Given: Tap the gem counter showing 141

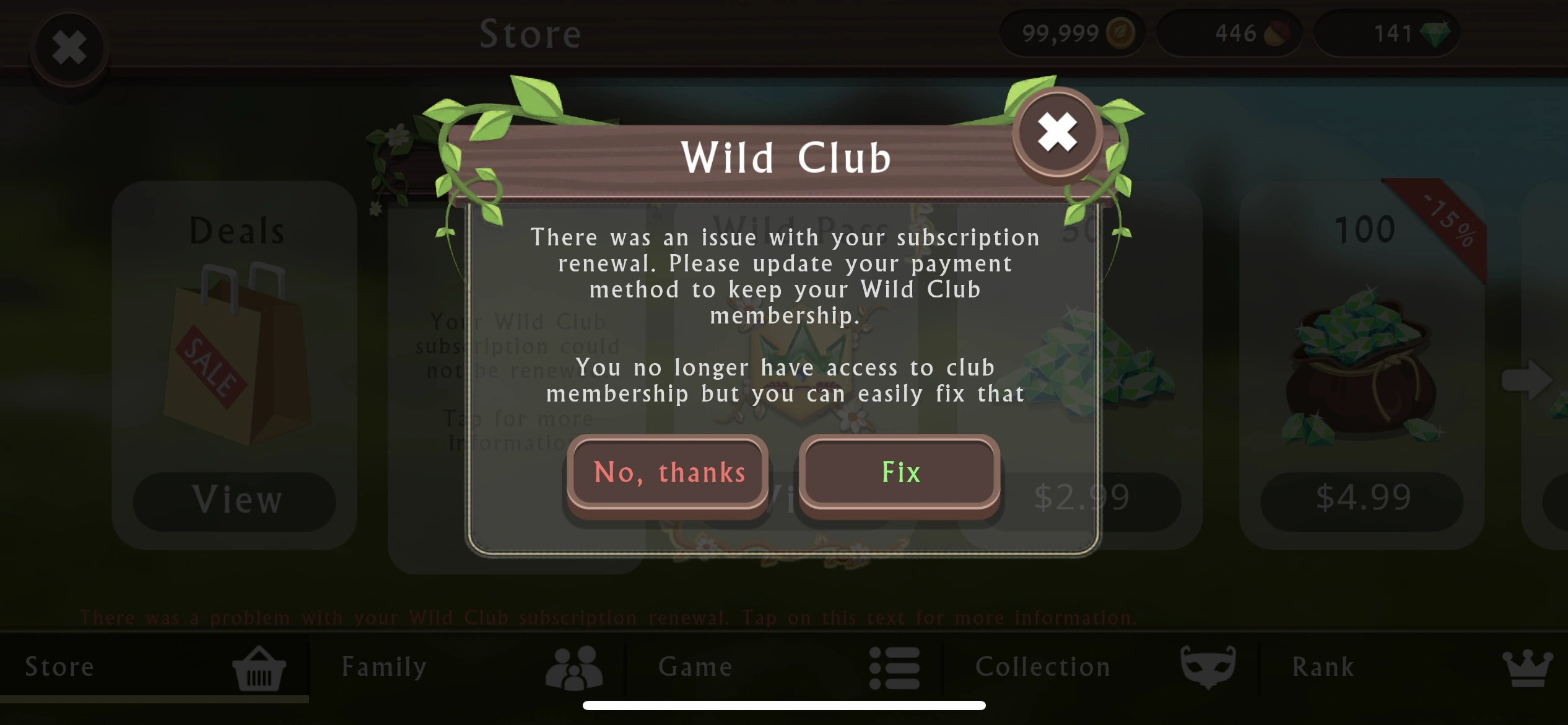Looking at the screenshot, I should click(x=1387, y=33).
